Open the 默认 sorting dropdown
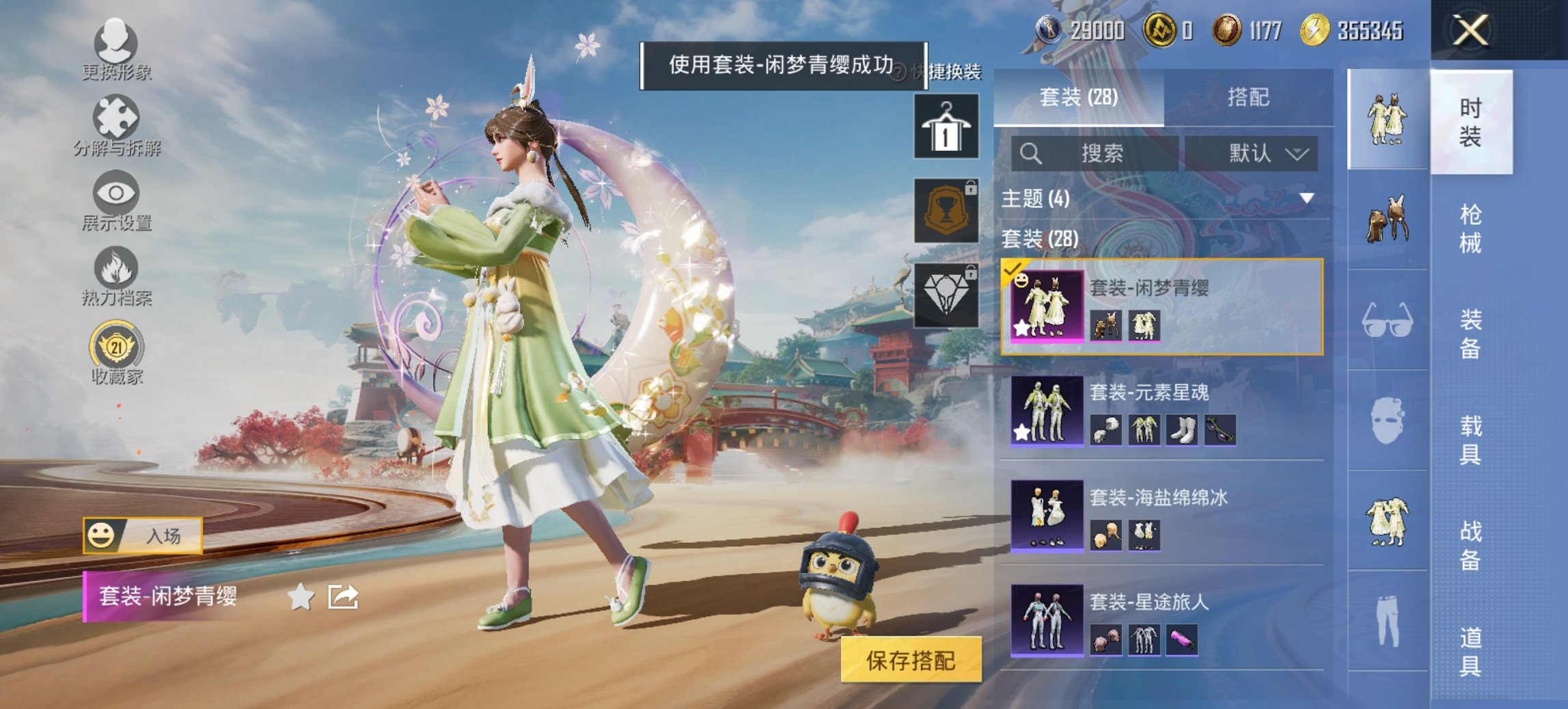 coord(1261,153)
